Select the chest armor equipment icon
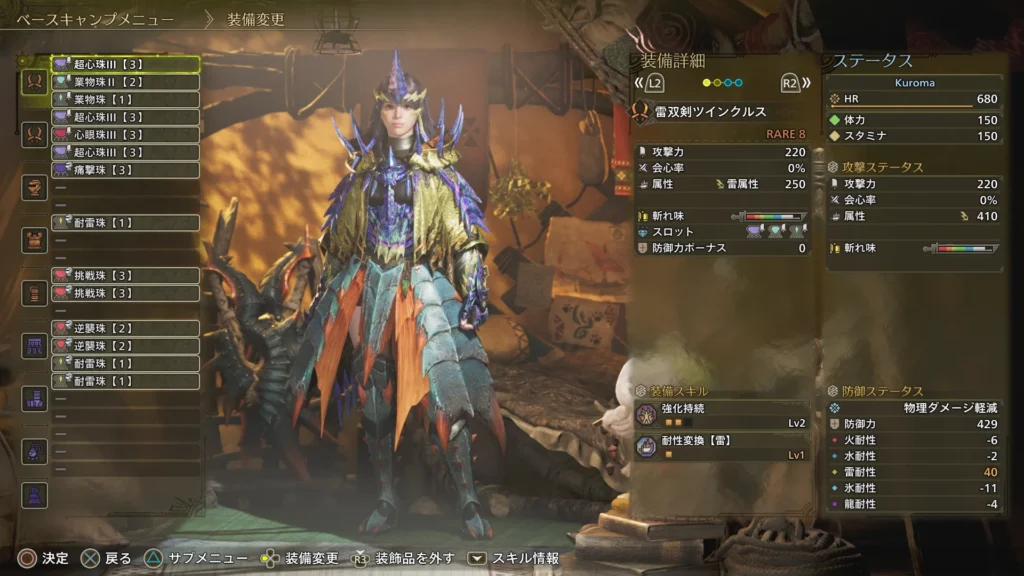This screenshot has height=576, width=1024. coord(35,240)
